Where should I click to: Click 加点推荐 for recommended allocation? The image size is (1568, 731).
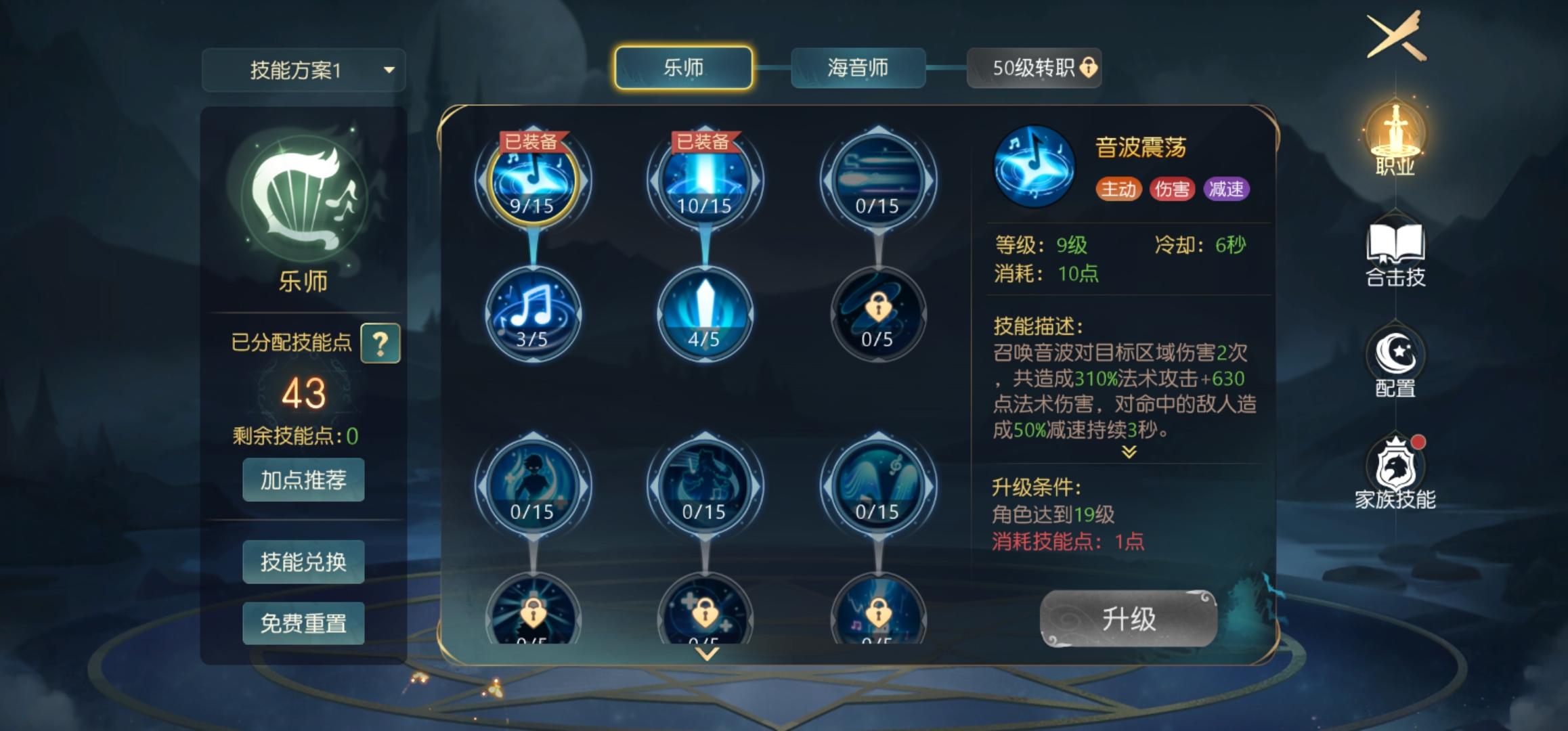pyautogui.click(x=303, y=480)
